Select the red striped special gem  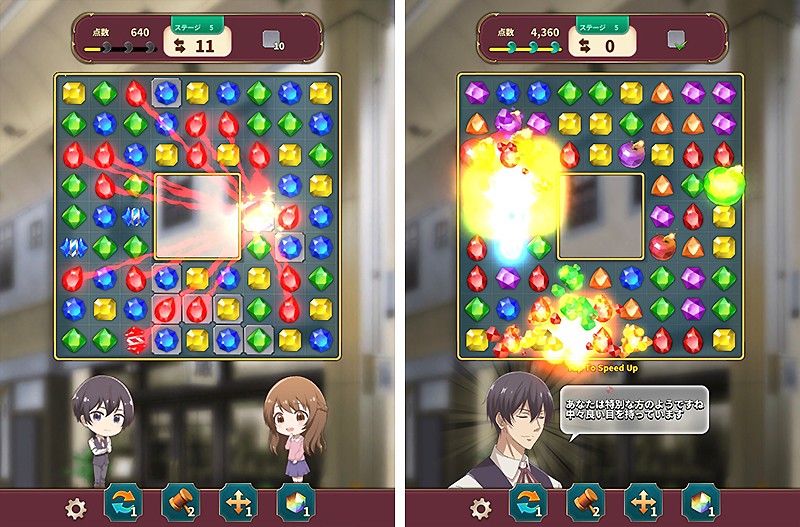pyautogui.click(x=134, y=339)
